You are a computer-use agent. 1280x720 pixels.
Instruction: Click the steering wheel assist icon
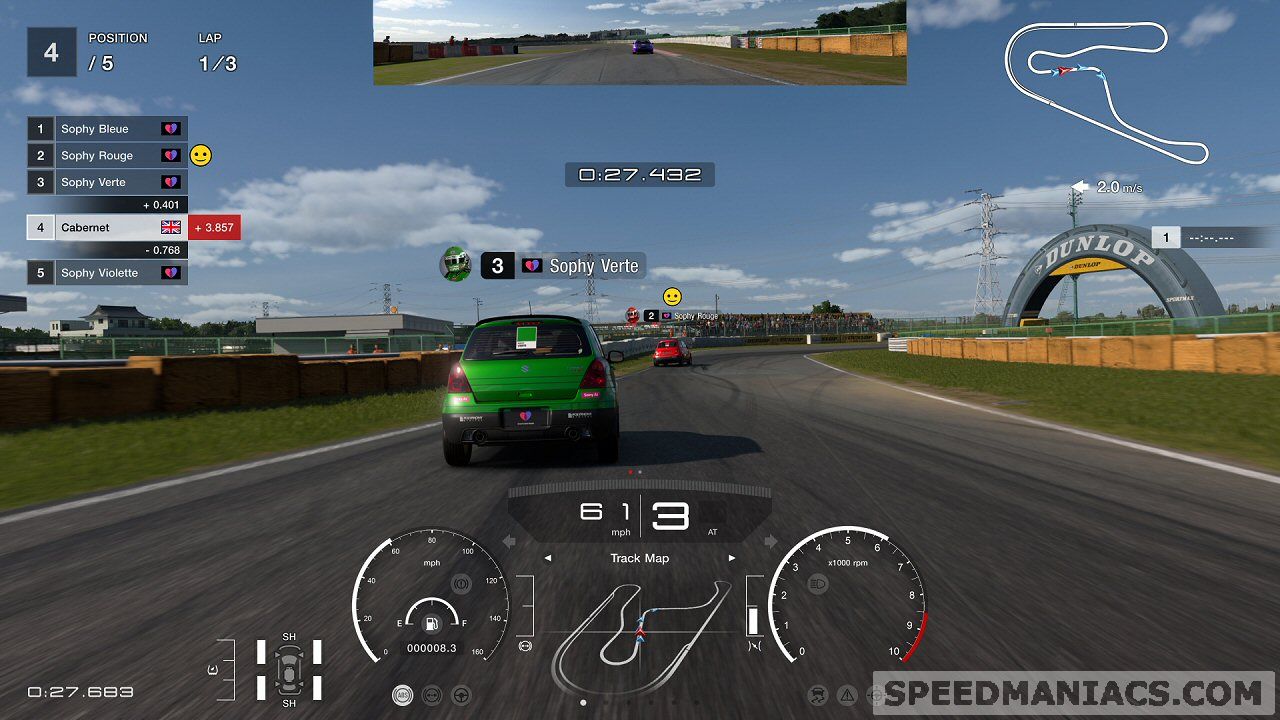tap(462, 694)
